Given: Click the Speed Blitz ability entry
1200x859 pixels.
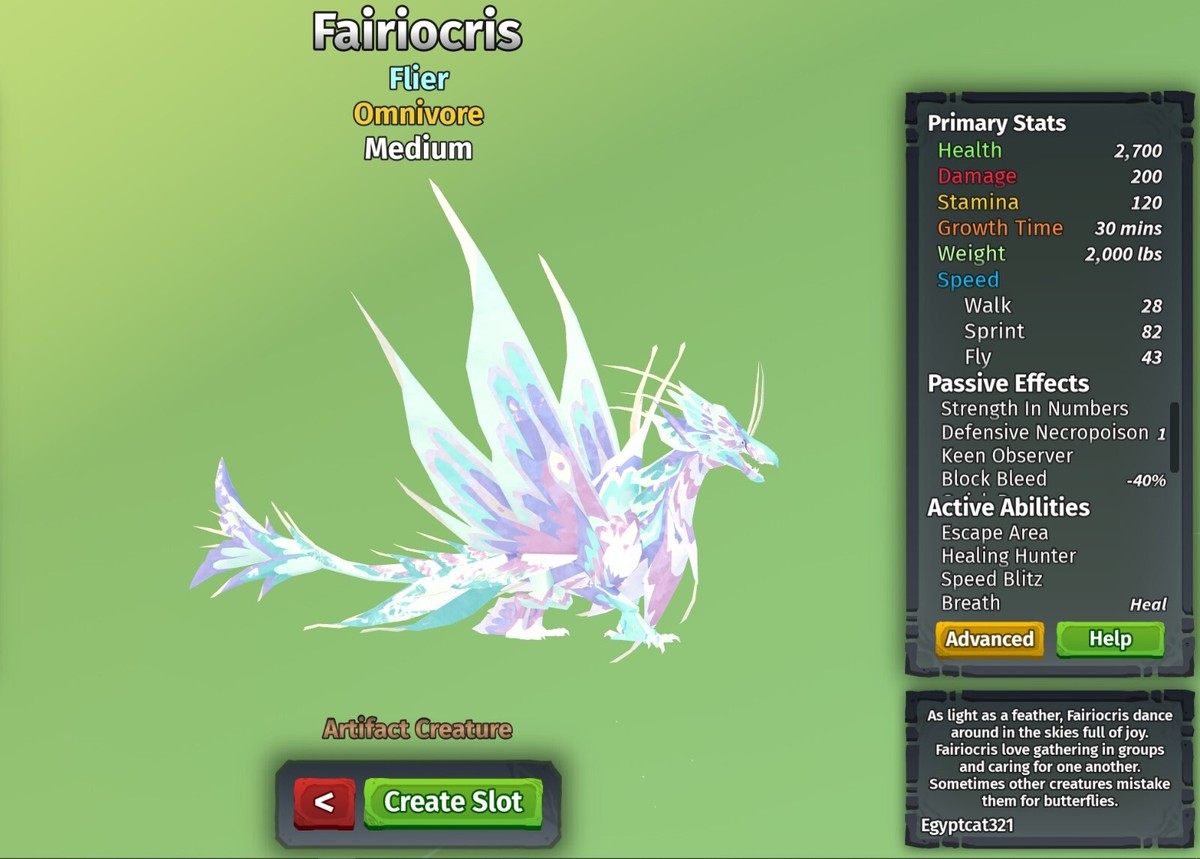Looking at the screenshot, I should (991, 579).
